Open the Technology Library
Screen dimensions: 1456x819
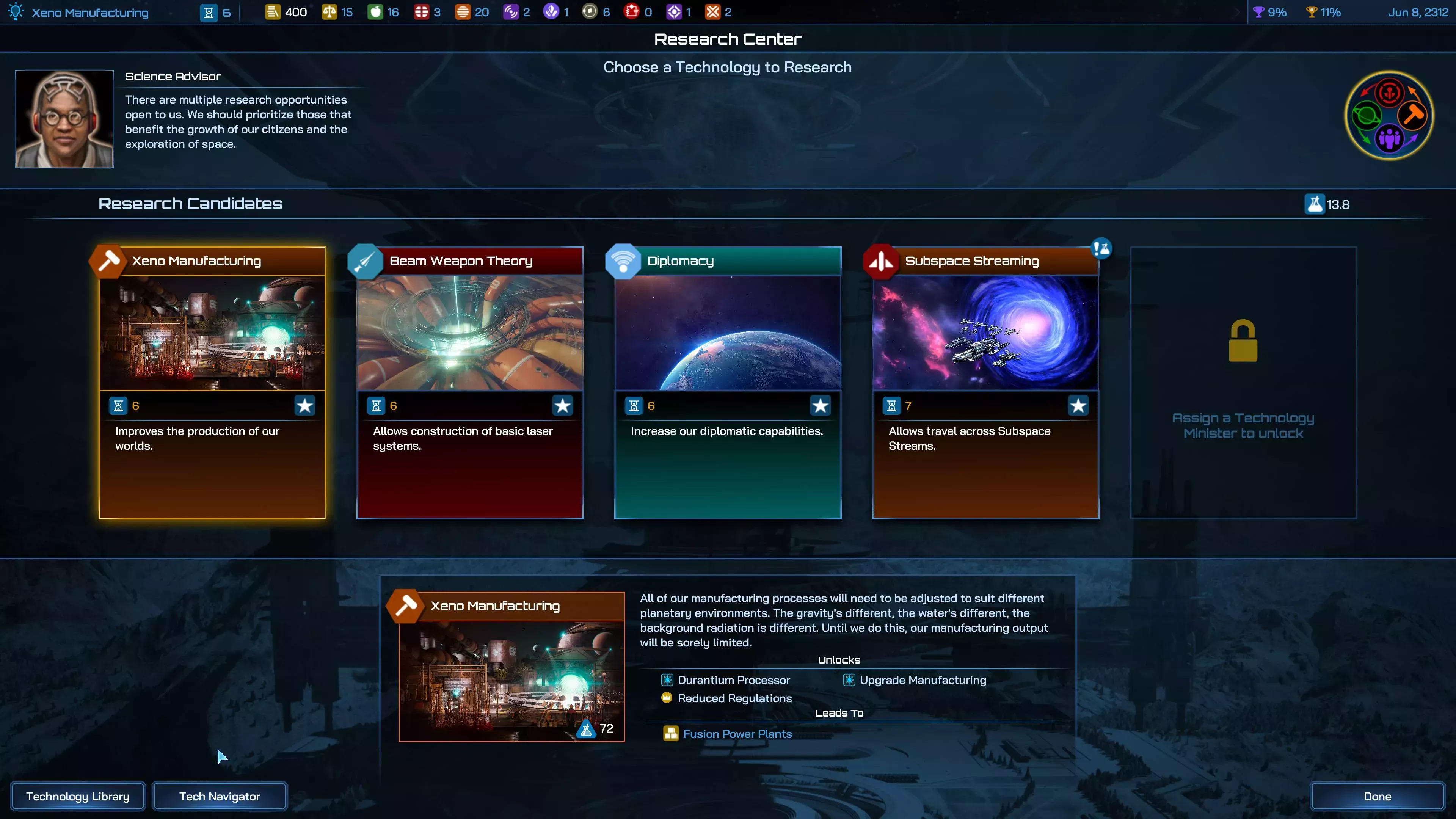(78, 796)
